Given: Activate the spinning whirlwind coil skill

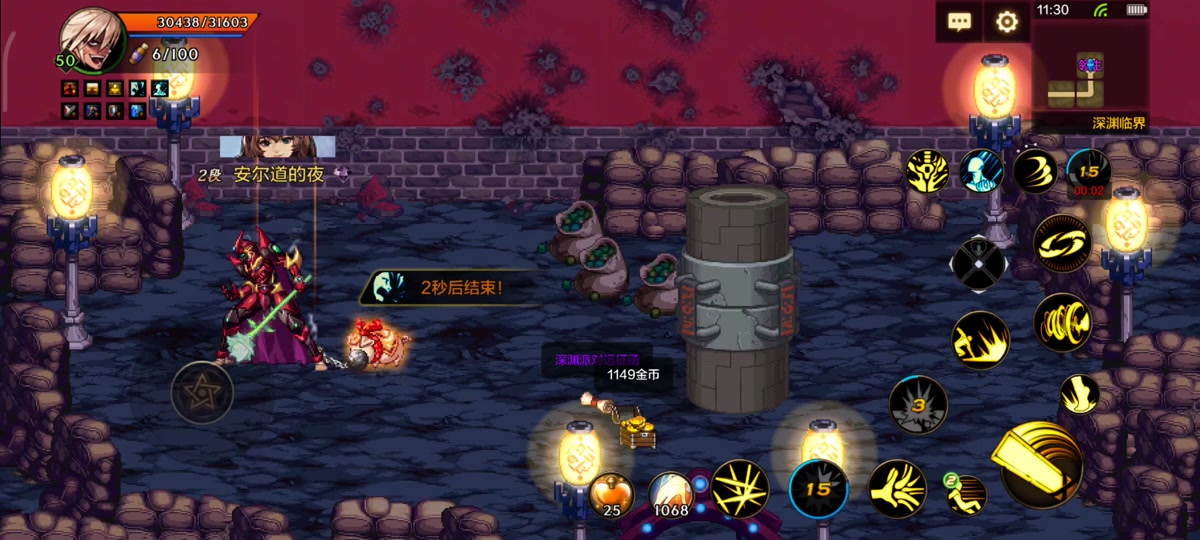Looking at the screenshot, I should pos(1062,323).
